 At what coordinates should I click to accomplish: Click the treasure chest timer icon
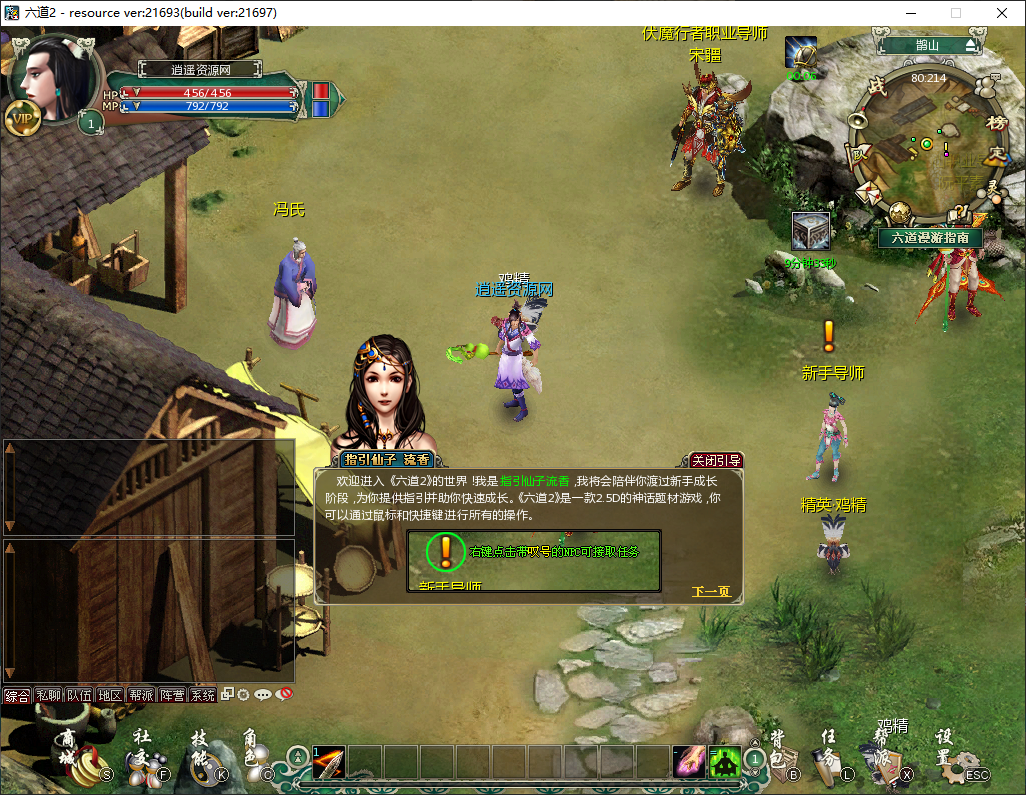point(809,231)
